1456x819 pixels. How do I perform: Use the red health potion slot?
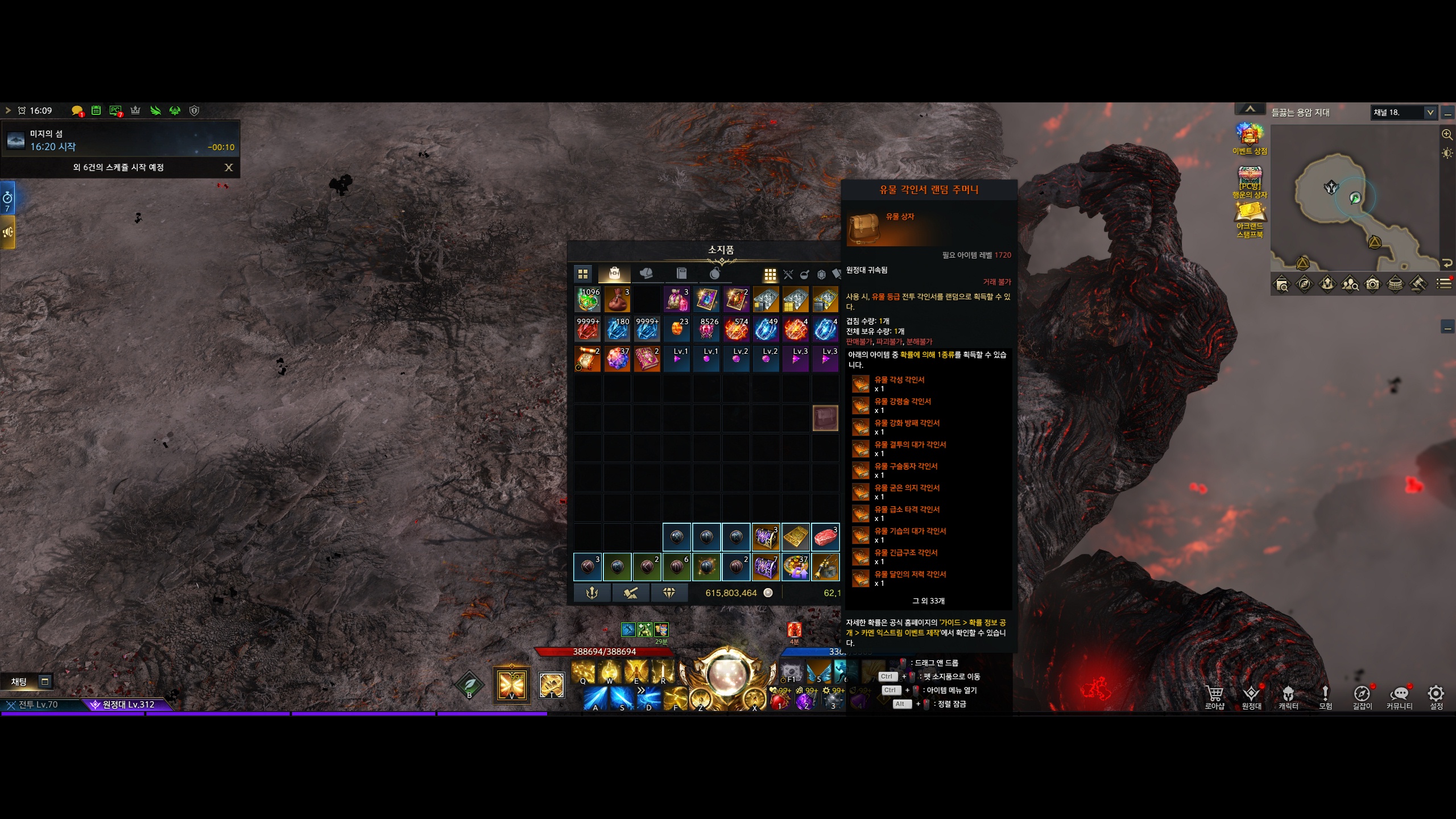[780, 700]
